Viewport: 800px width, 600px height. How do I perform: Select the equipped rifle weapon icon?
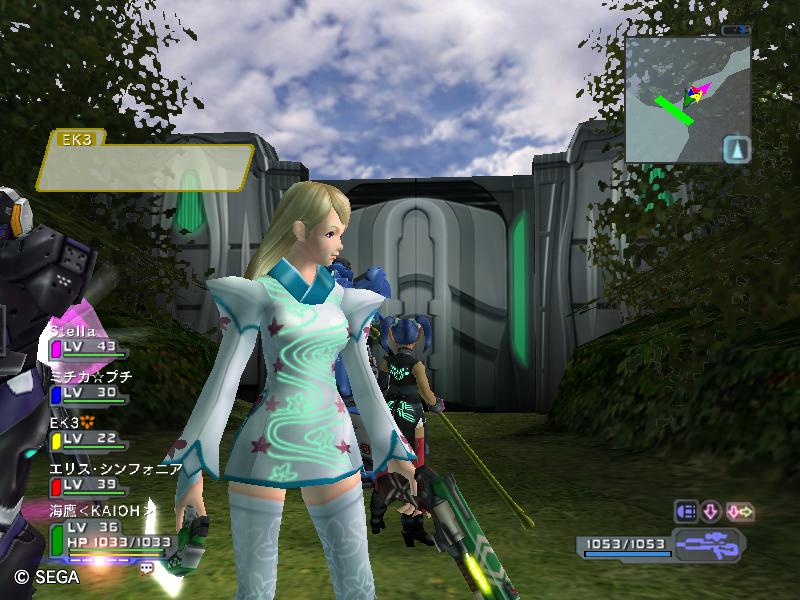tap(708, 546)
